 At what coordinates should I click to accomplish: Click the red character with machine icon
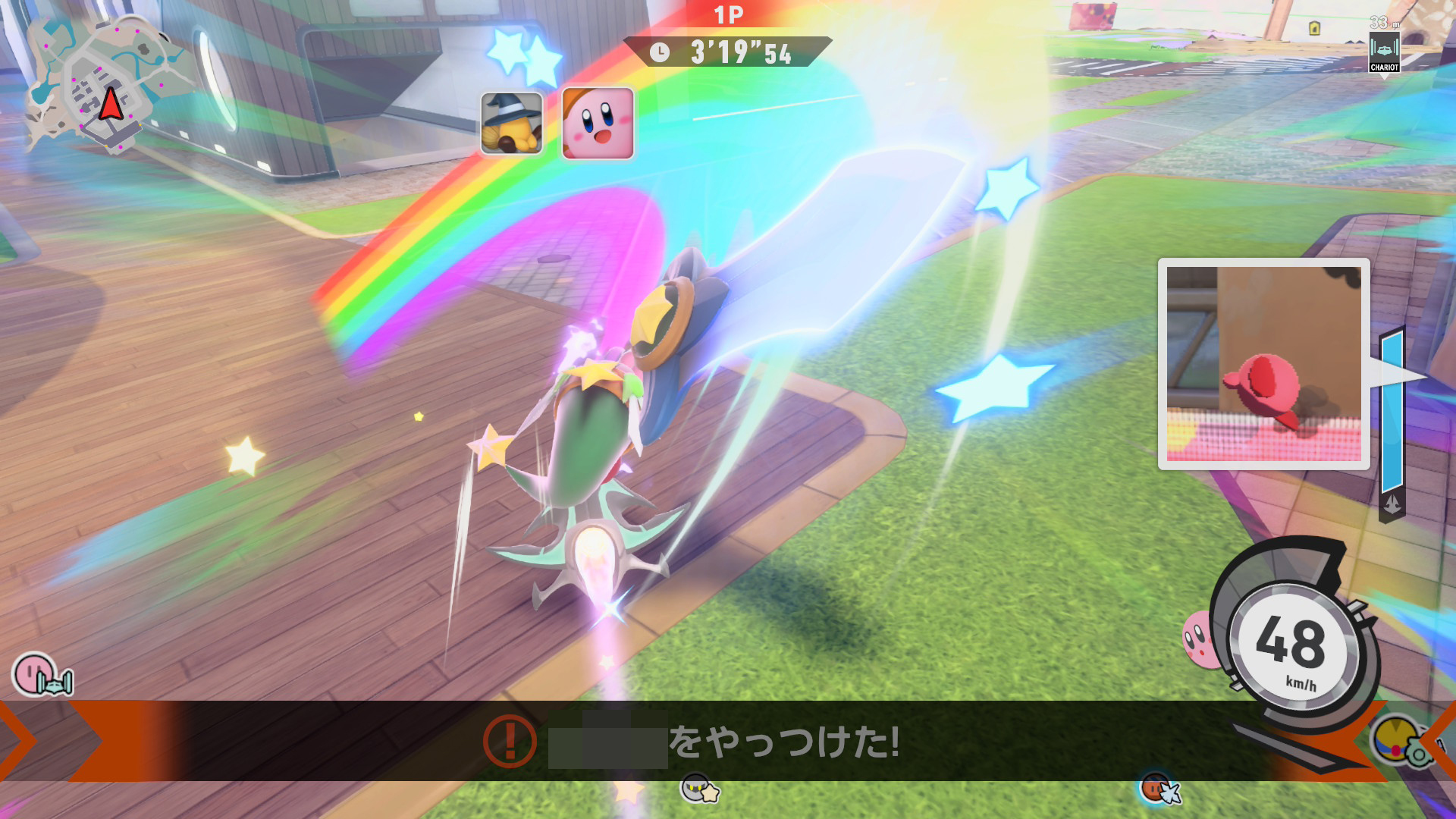click(x=1160, y=789)
